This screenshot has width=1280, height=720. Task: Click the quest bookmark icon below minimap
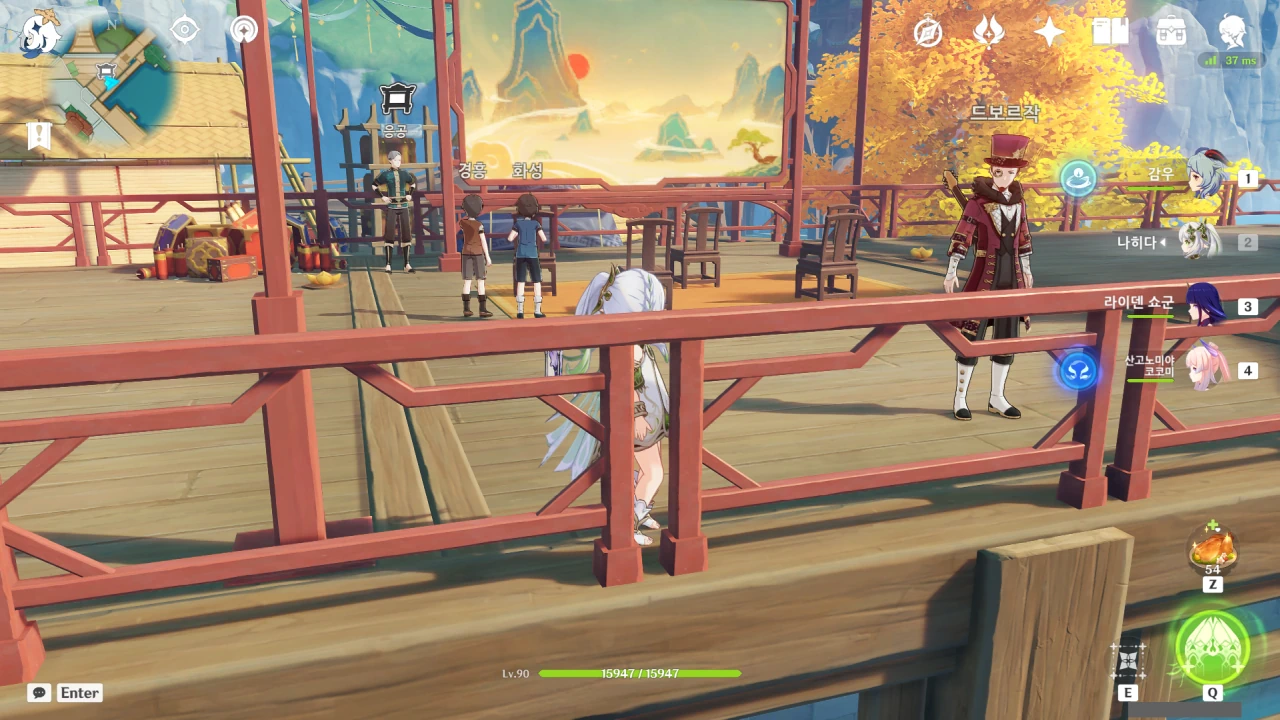(39, 135)
